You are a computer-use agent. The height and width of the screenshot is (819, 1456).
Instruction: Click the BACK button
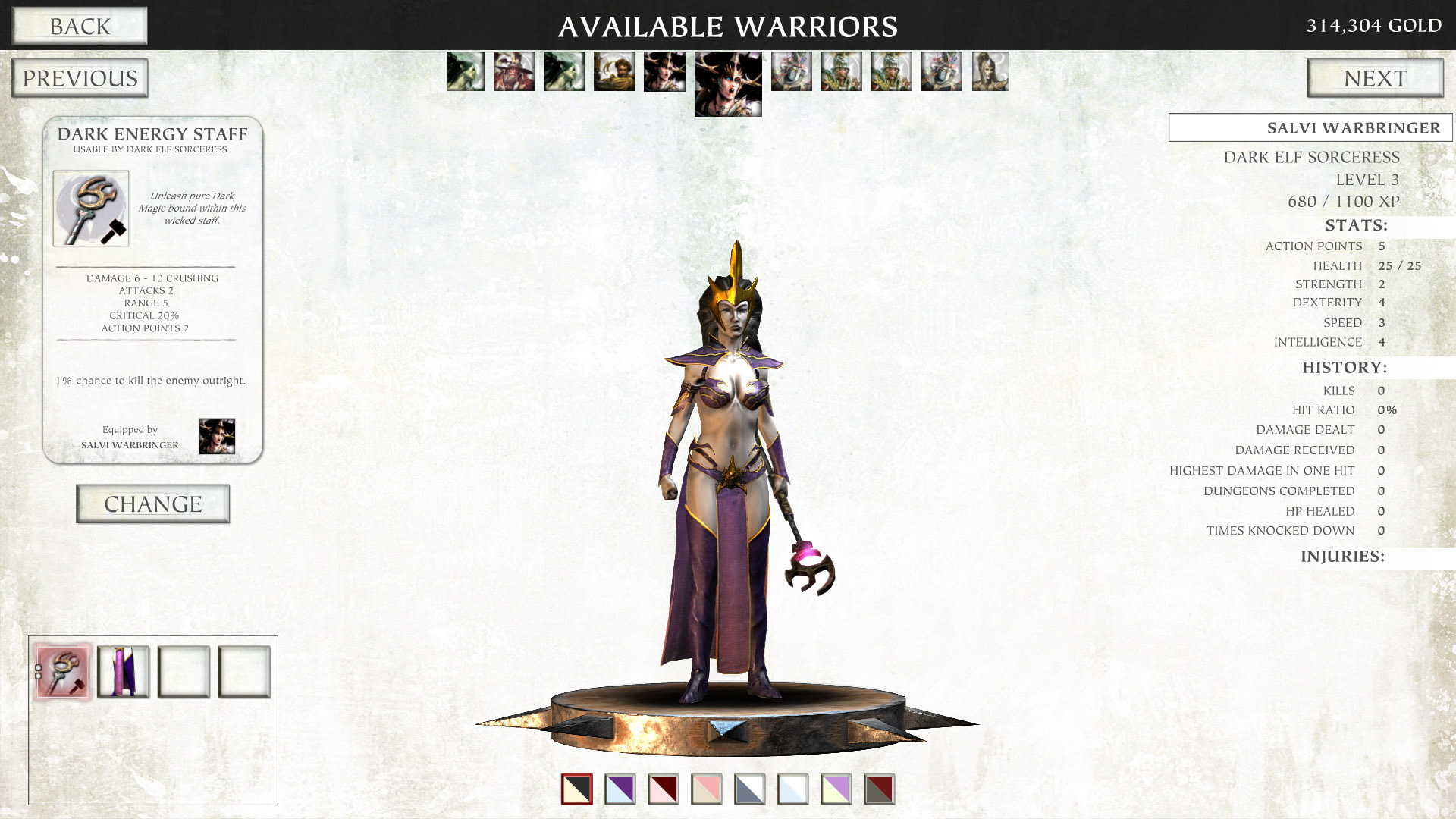coord(79,26)
